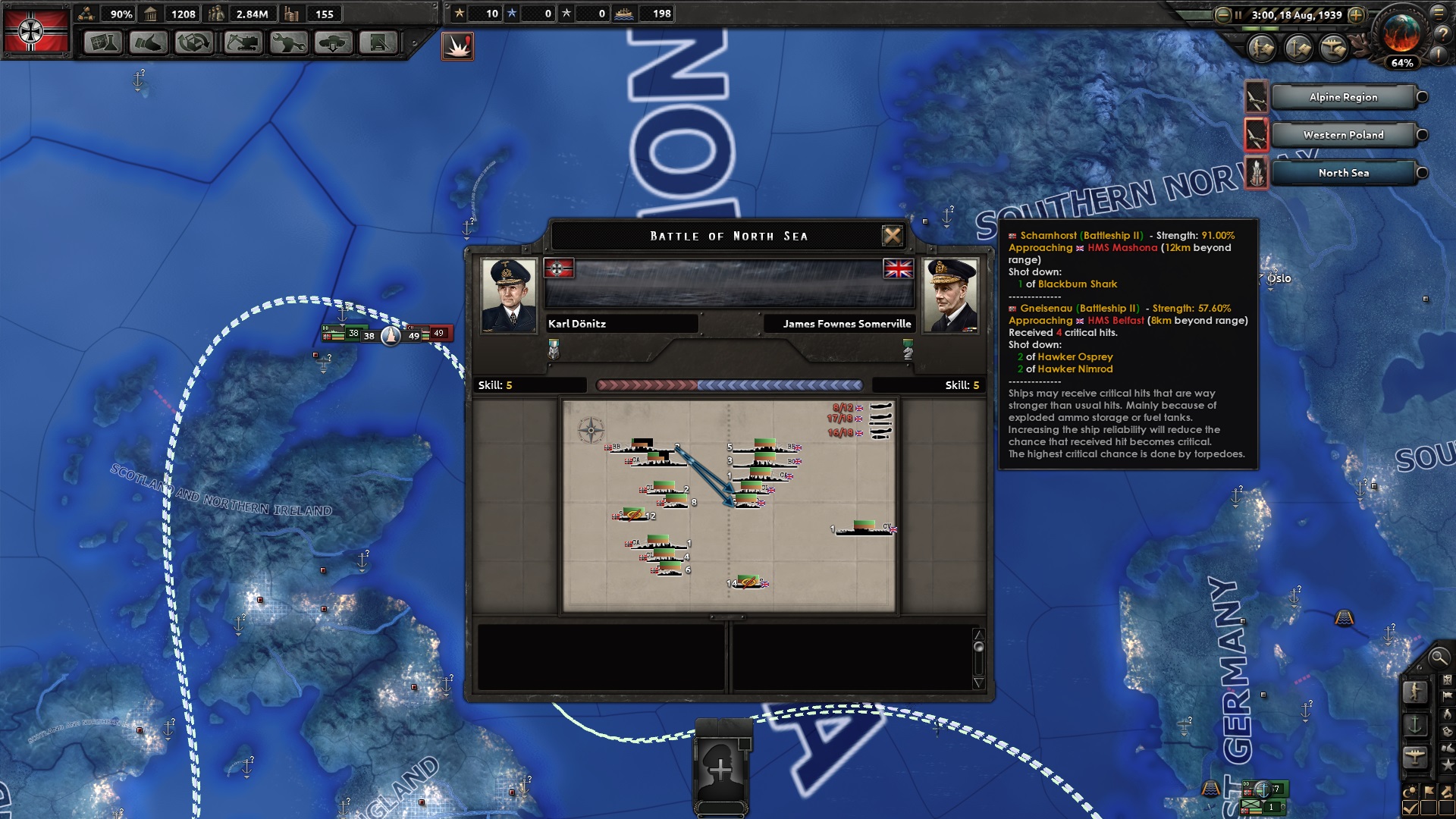Open Recruit and Deploy tank button
1456x819 pixels.
coord(334,42)
